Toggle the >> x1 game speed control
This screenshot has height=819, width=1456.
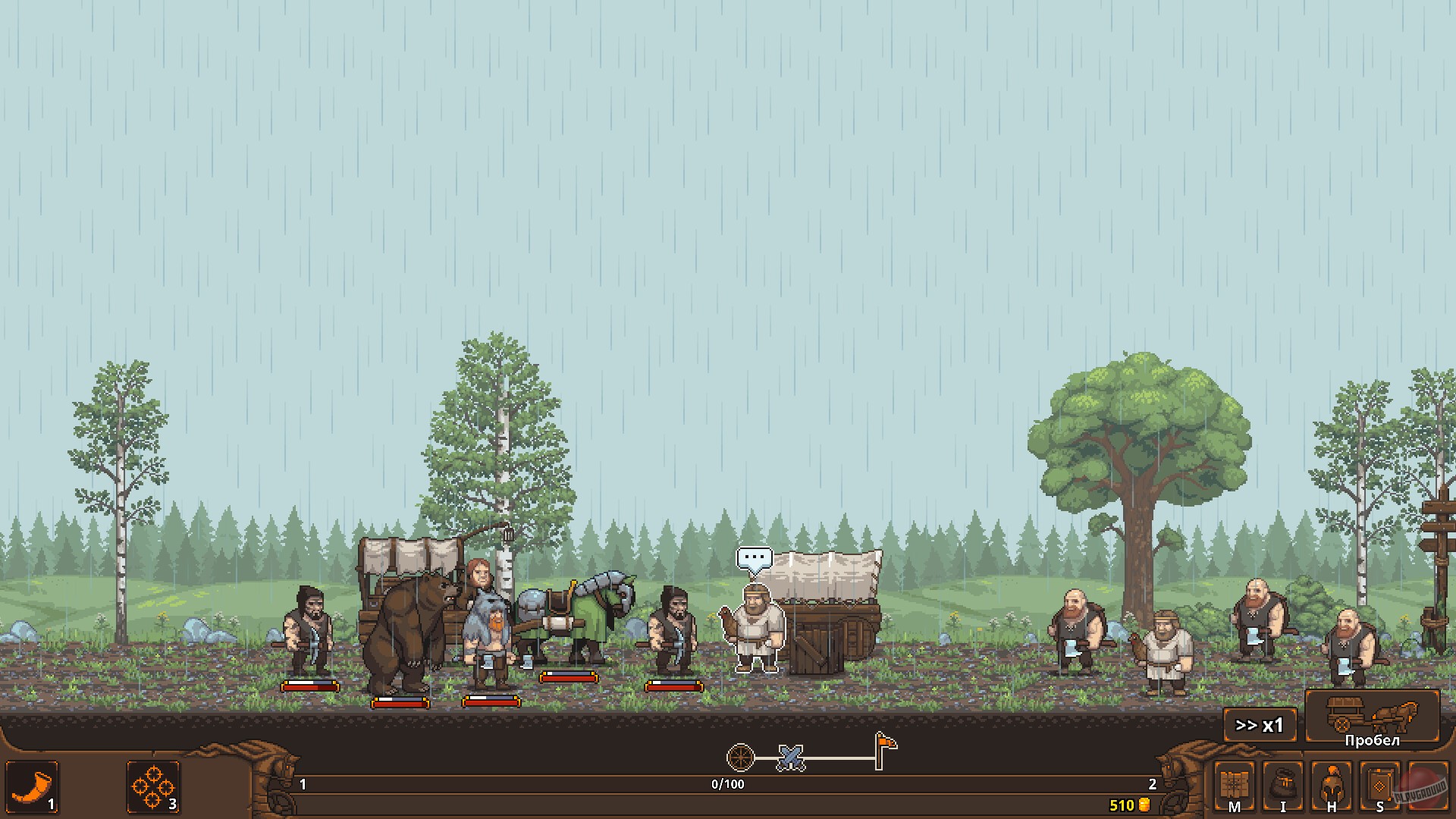click(1259, 725)
